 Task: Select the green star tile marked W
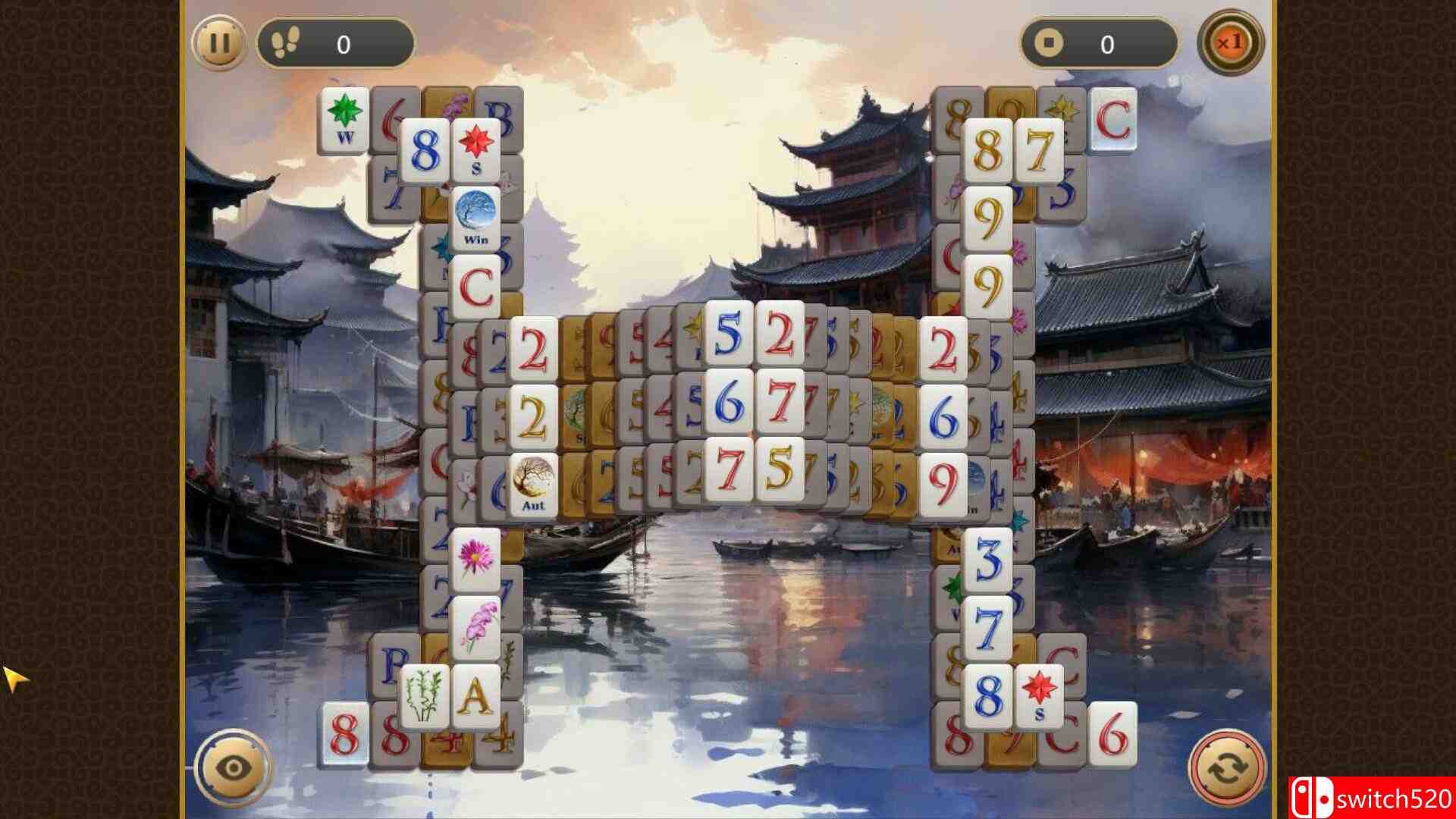pos(345,118)
